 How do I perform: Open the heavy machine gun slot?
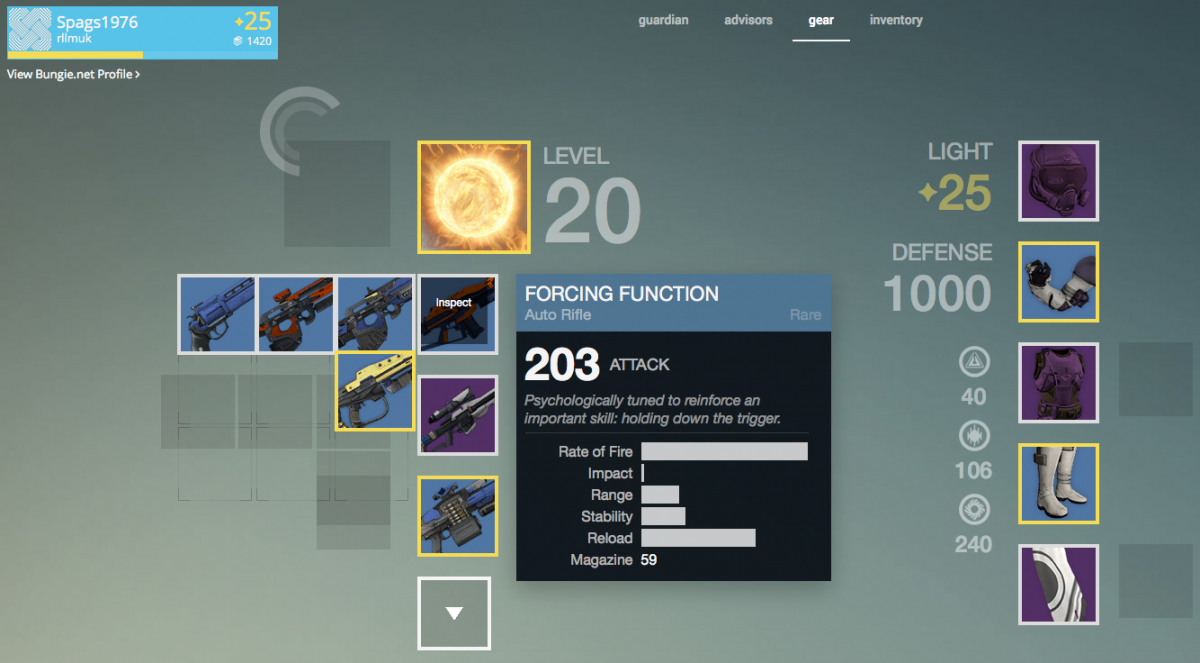[457, 516]
